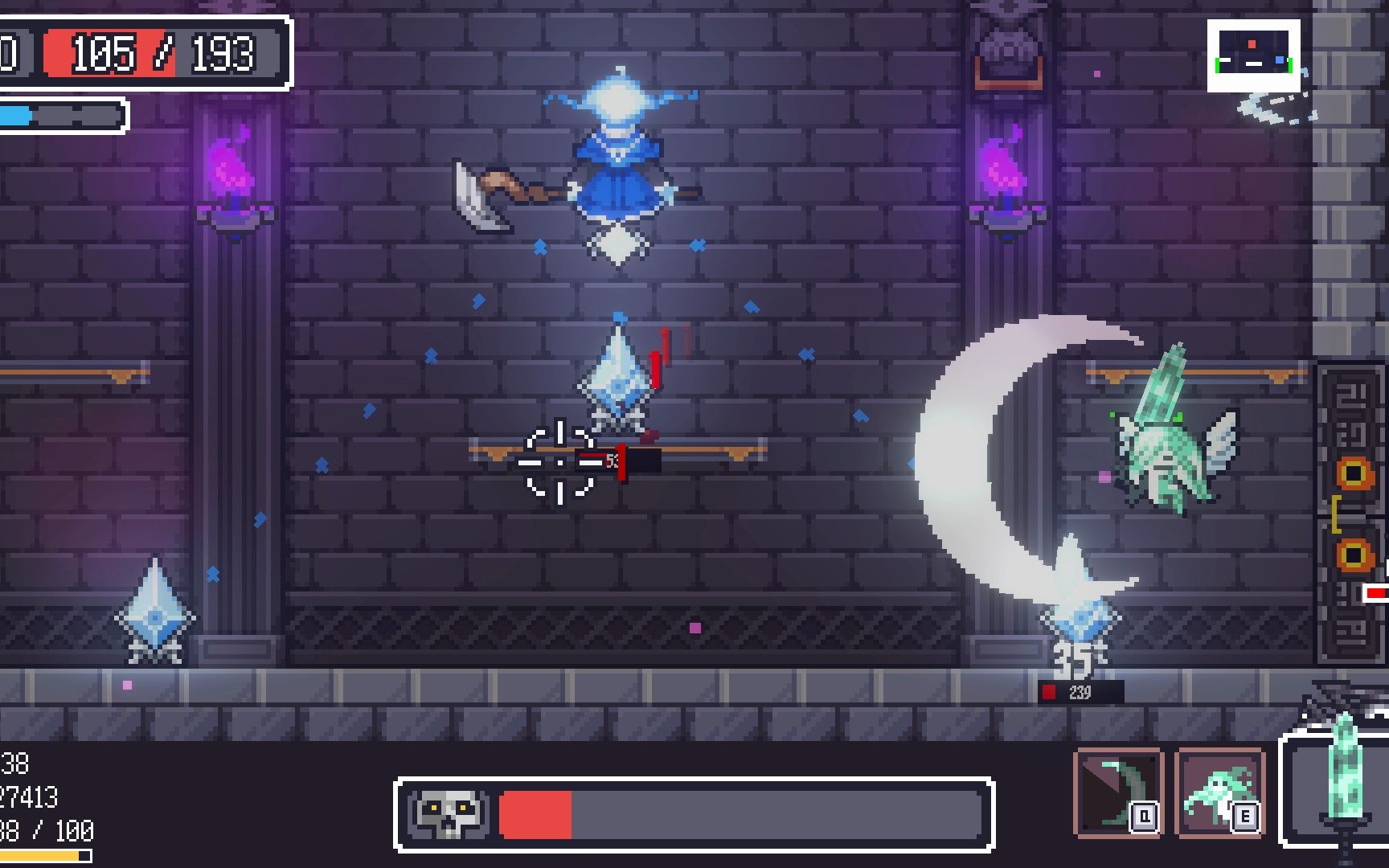Activate the crescent scythe skill
Image resolution: width=1389 pixels, height=868 pixels.
pyautogui.click(x=1118, y=792)
